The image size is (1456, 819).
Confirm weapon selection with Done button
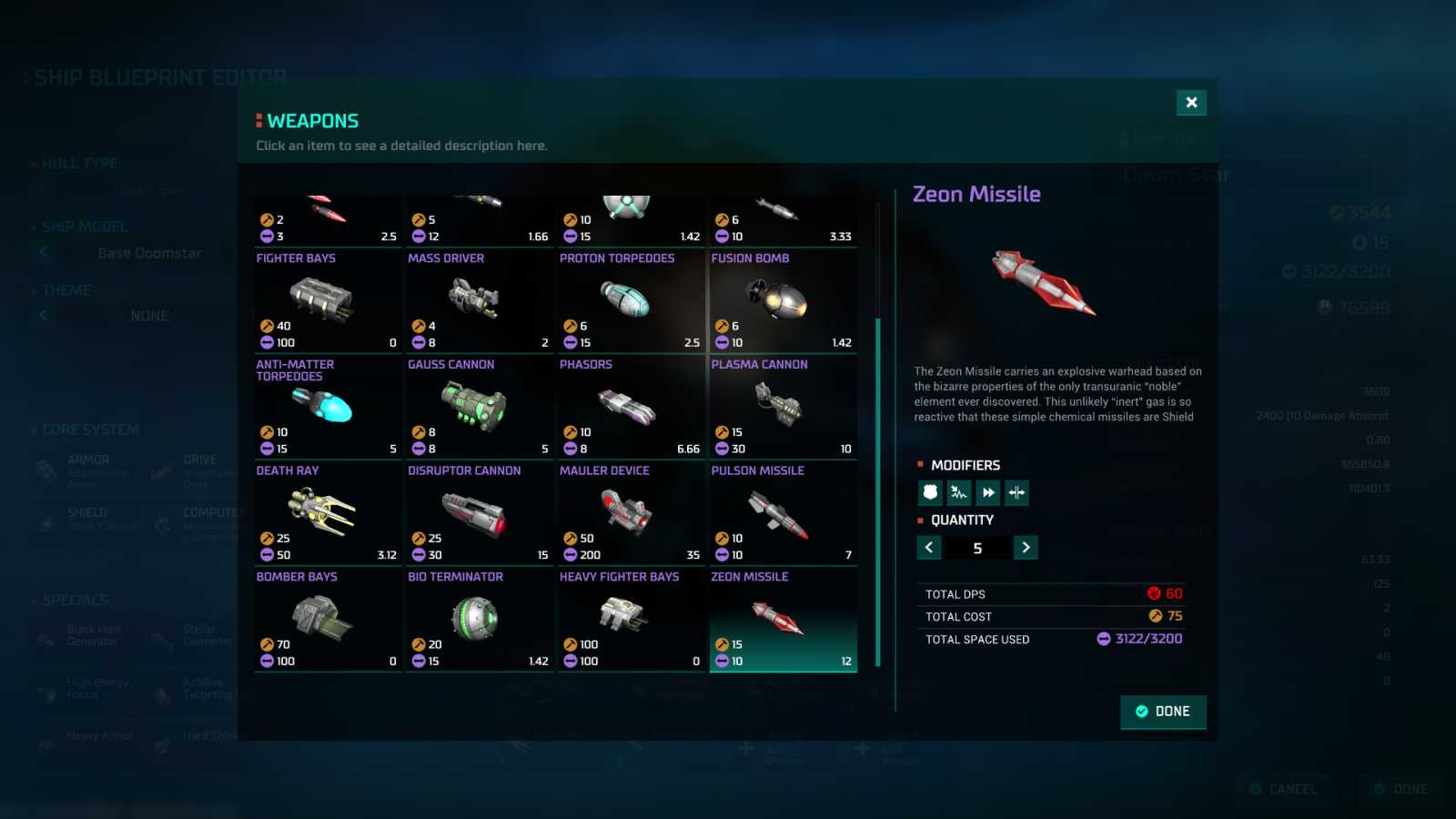click(1163, 712)
